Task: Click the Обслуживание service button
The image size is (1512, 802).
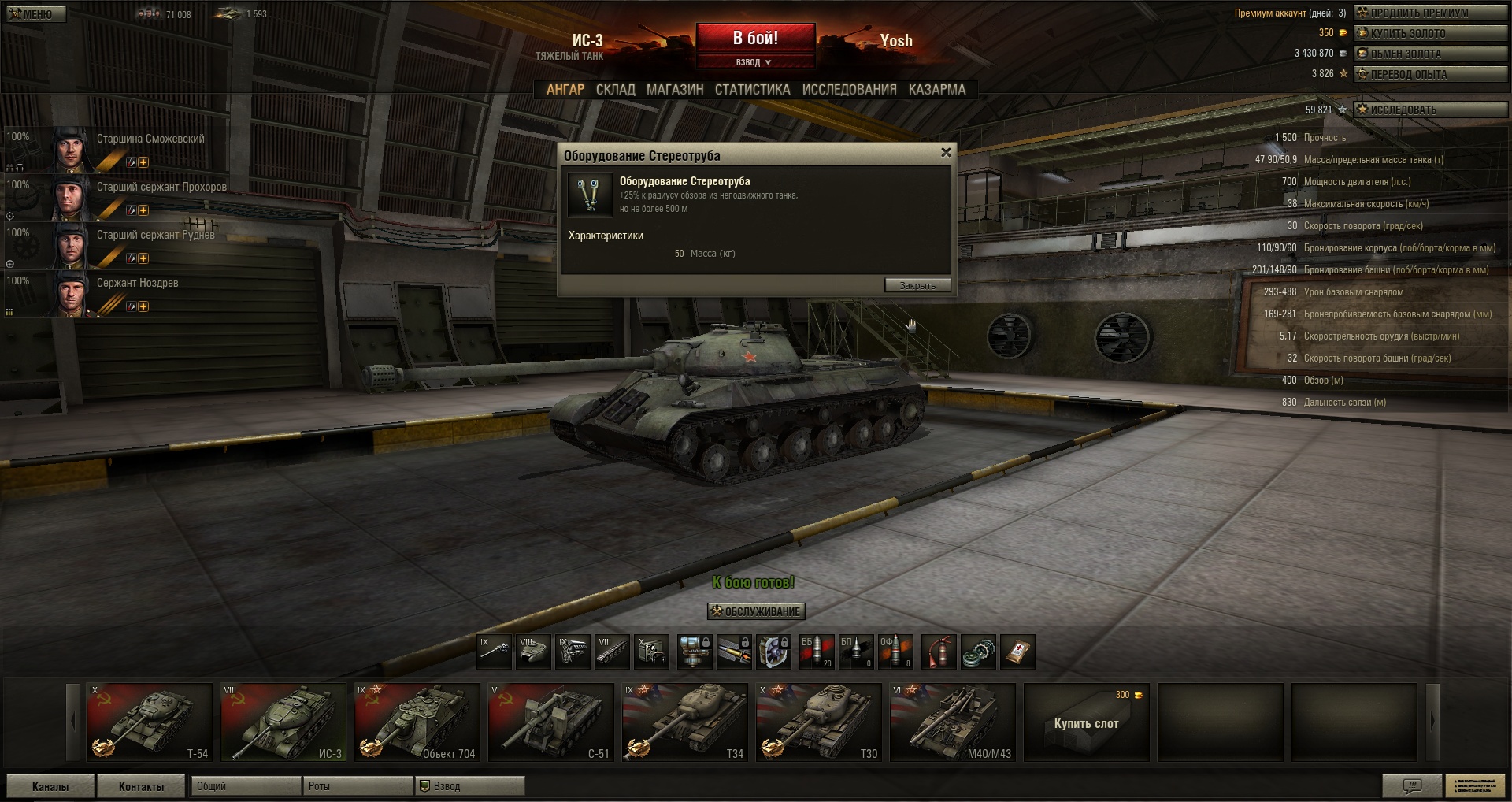Action: [x=756, y=611]
